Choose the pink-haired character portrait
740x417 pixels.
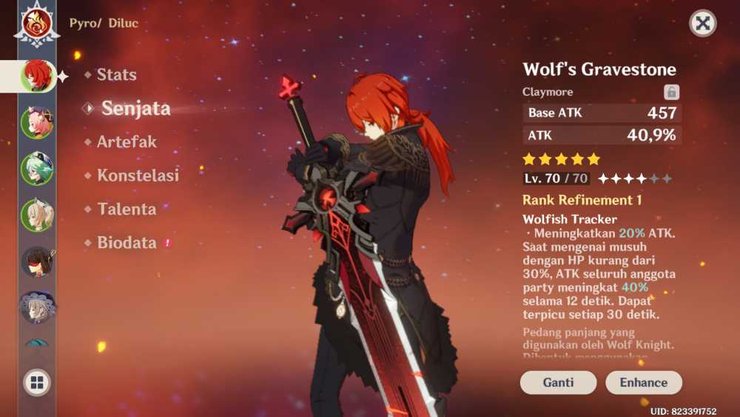click(x=37, y=124)
